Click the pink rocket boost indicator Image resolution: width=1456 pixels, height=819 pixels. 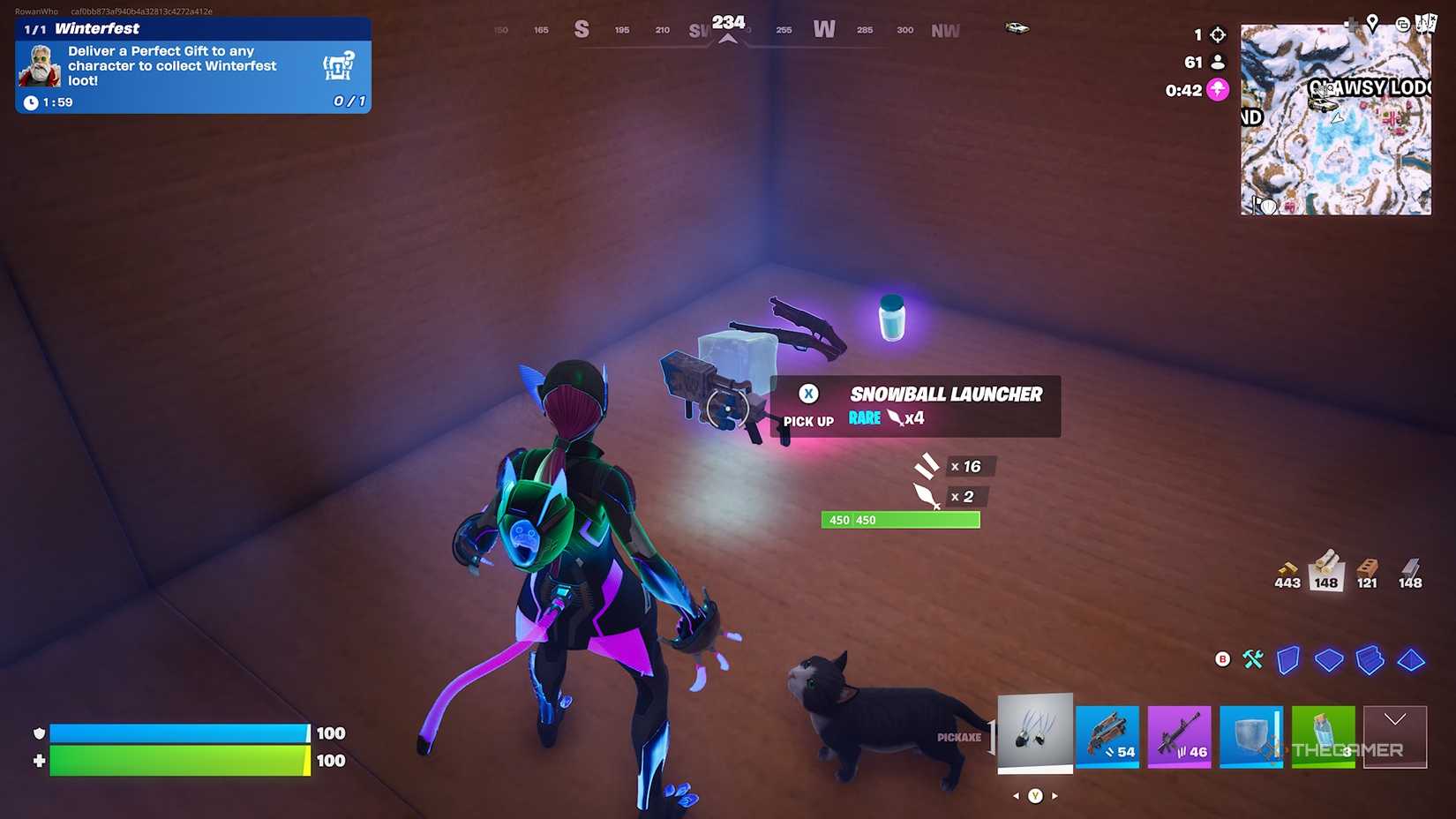[x=1216, y=89]
